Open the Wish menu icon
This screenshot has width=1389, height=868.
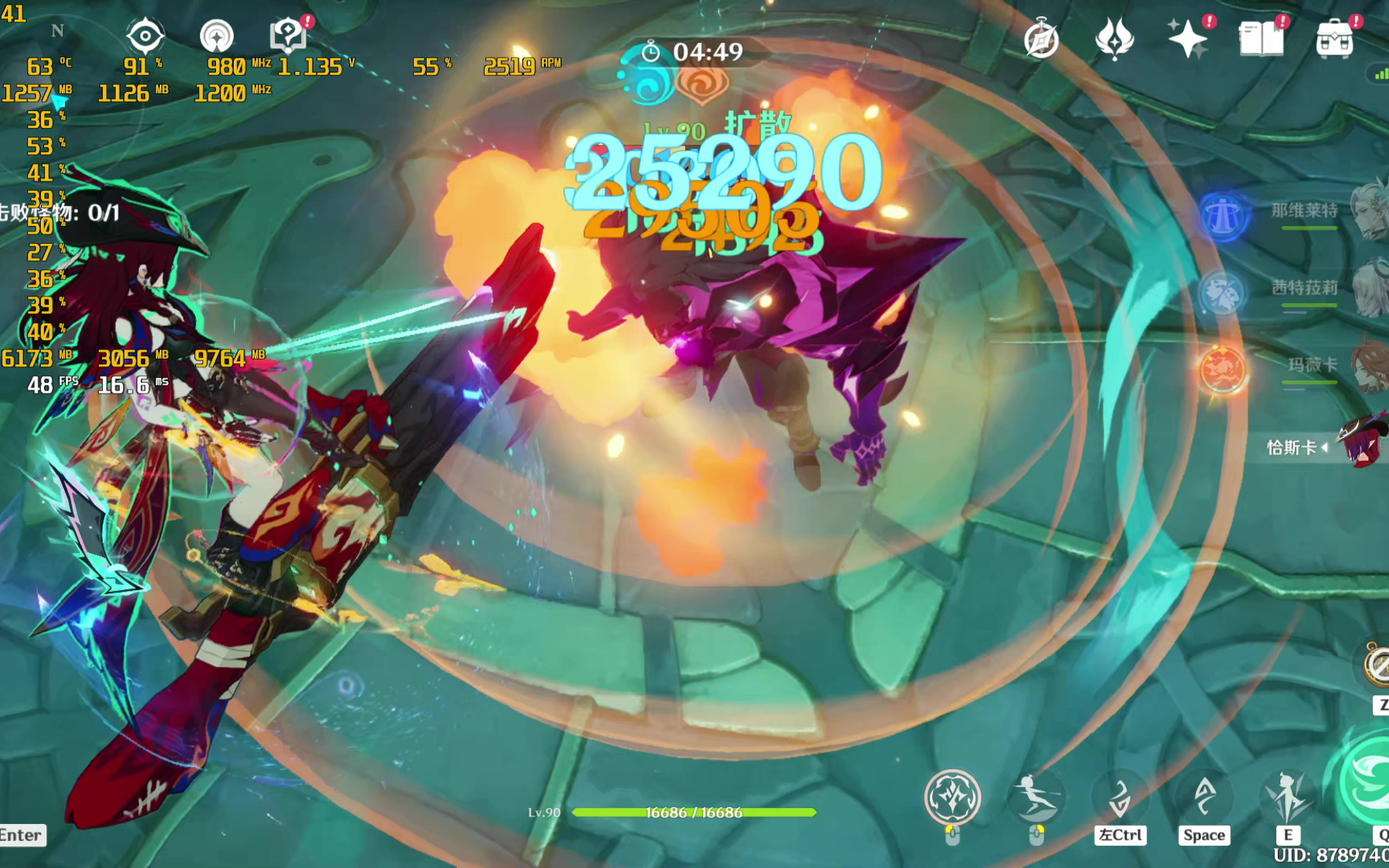1114,39
